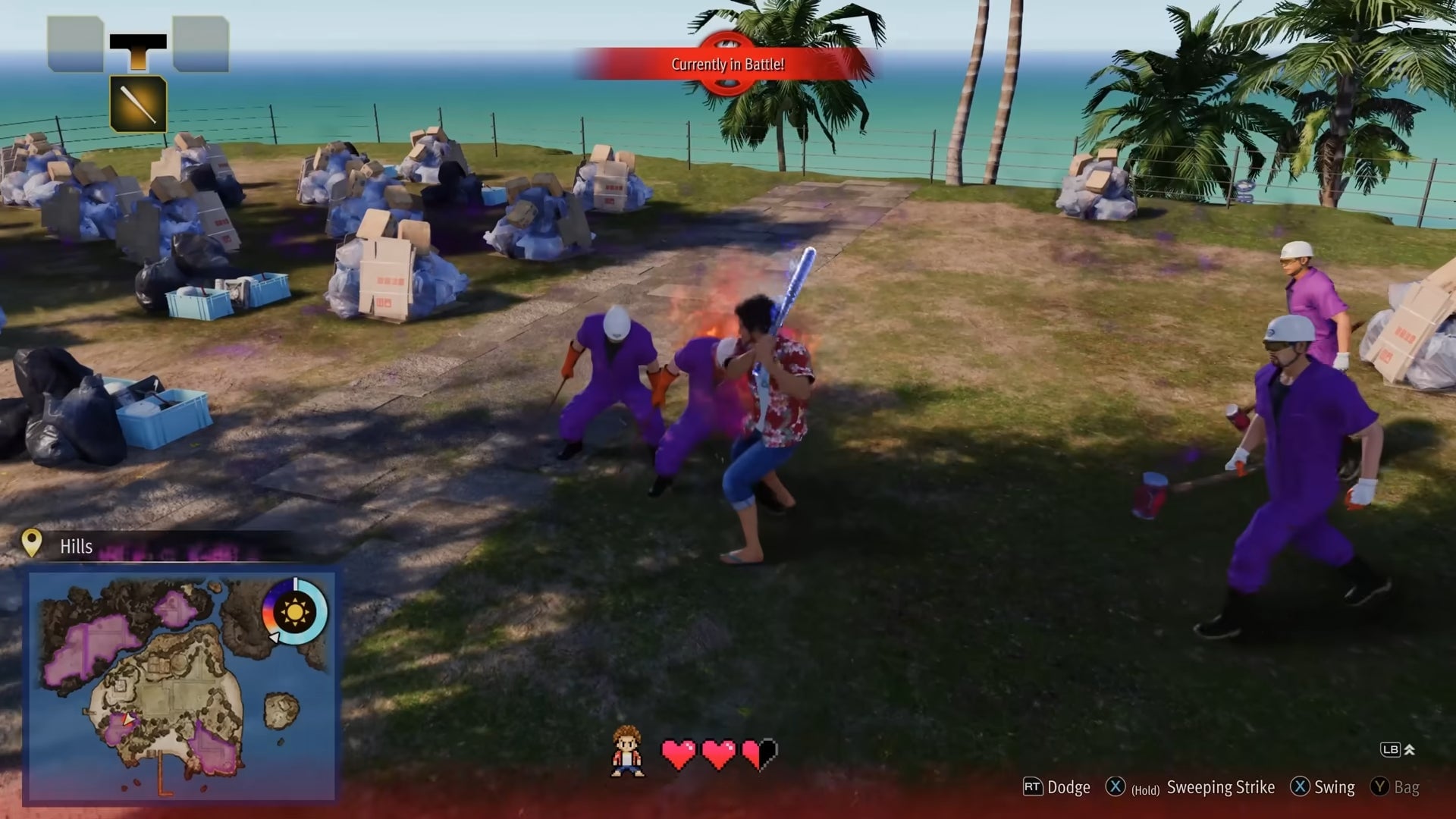The width and height of the screenshot is (1456, 819).
Task: Select the Hills area label
Action: [x=76, y=545]
